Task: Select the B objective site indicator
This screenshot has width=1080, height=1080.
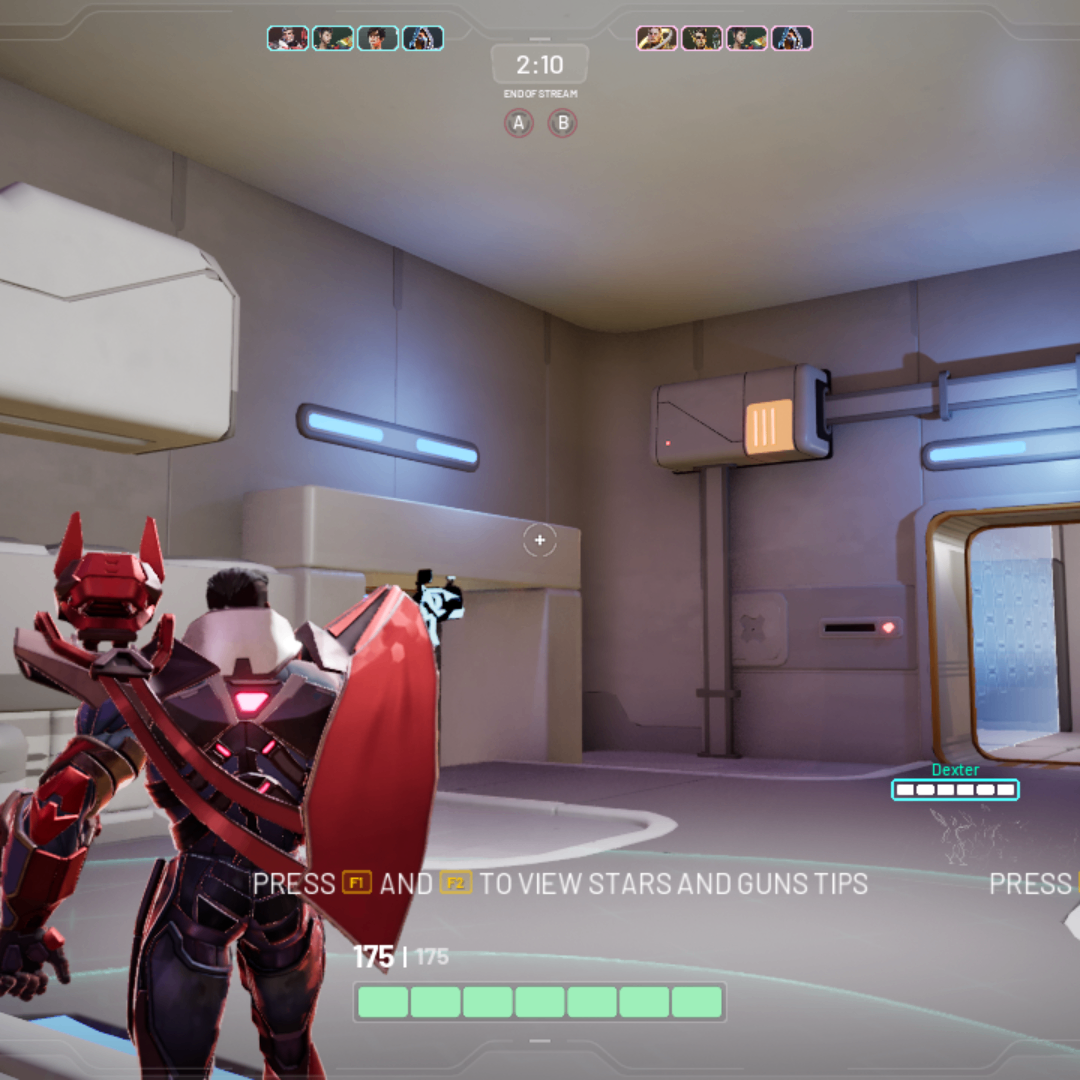Action: pos(563,123)
